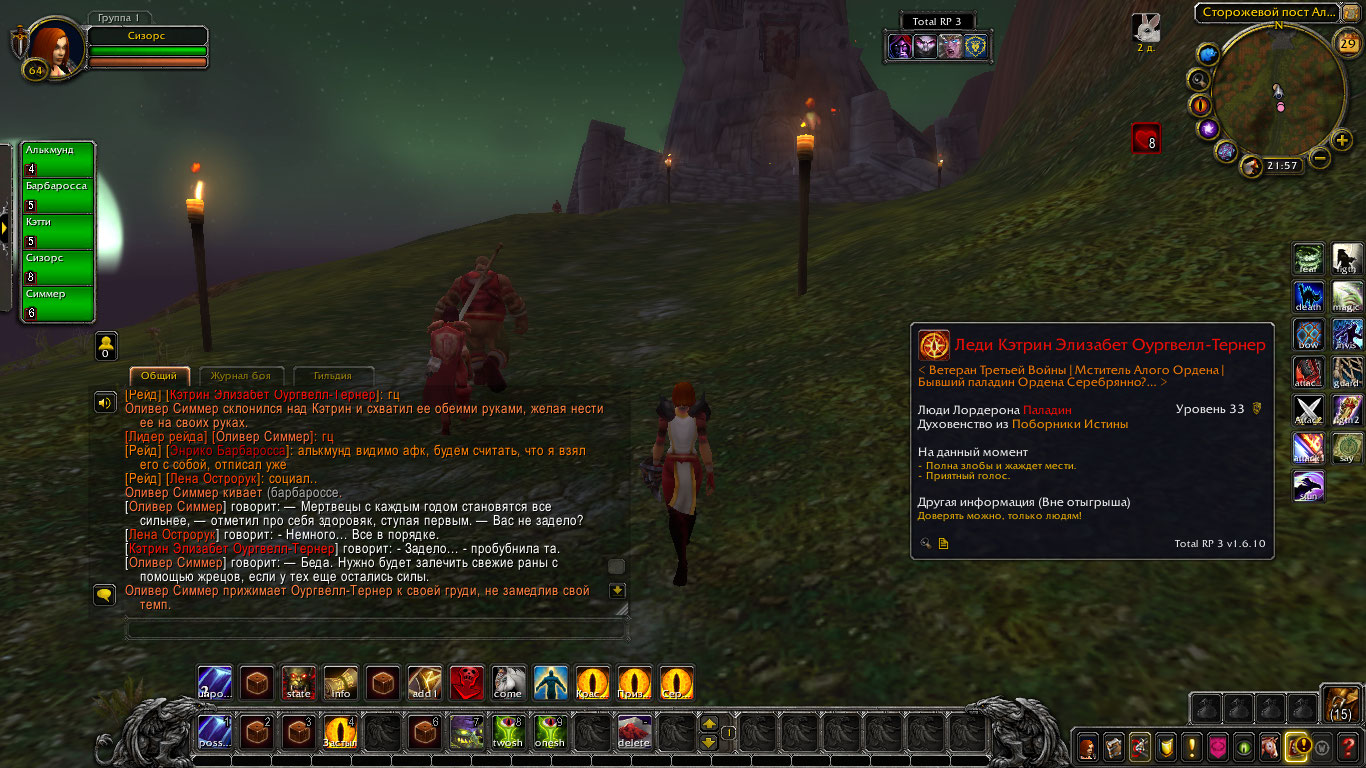Image resolution: width=1366 pixels, height=768 pixels.
Task: Activate the 'twosh' green eye macro
Action: pyautogui.click(x=508, y=732)
